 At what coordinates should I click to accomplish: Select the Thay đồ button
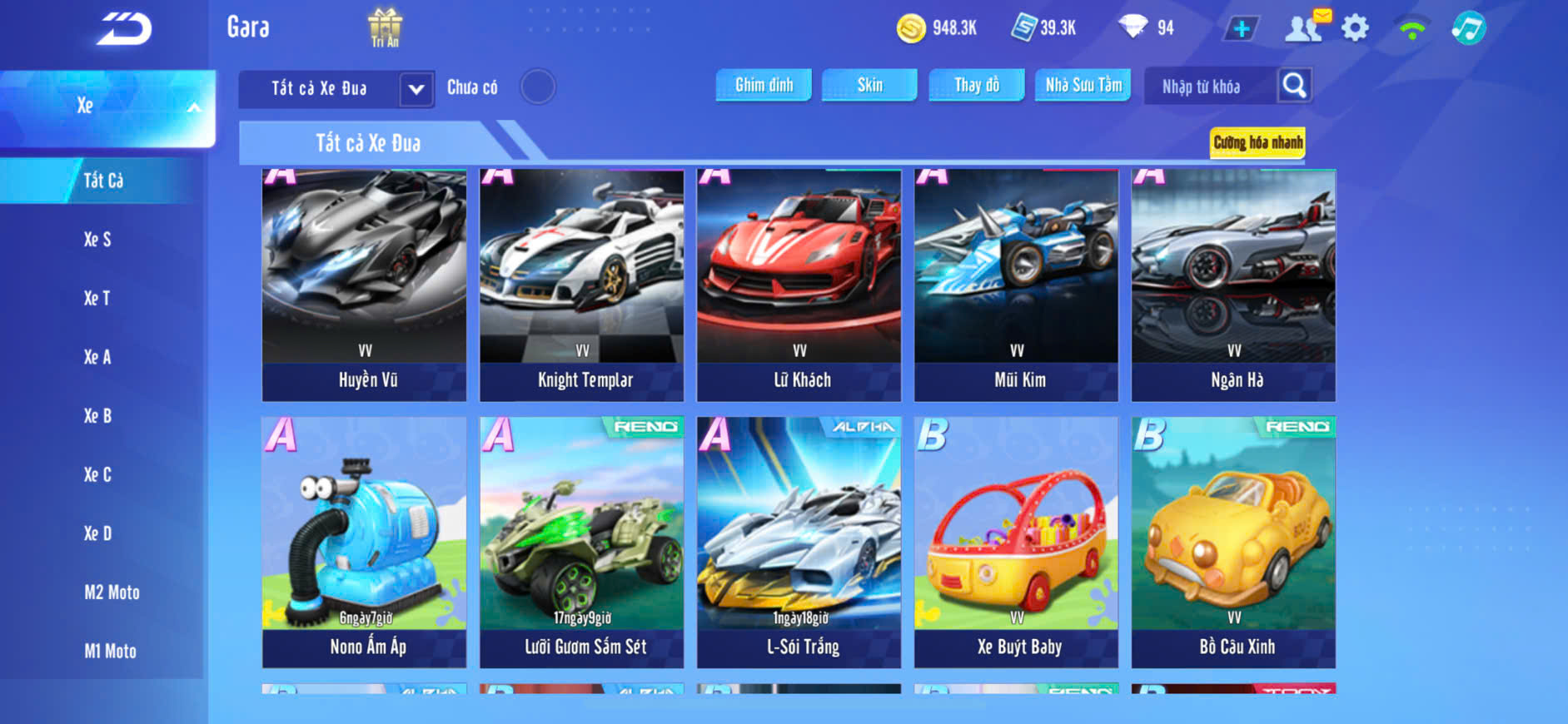976,85
